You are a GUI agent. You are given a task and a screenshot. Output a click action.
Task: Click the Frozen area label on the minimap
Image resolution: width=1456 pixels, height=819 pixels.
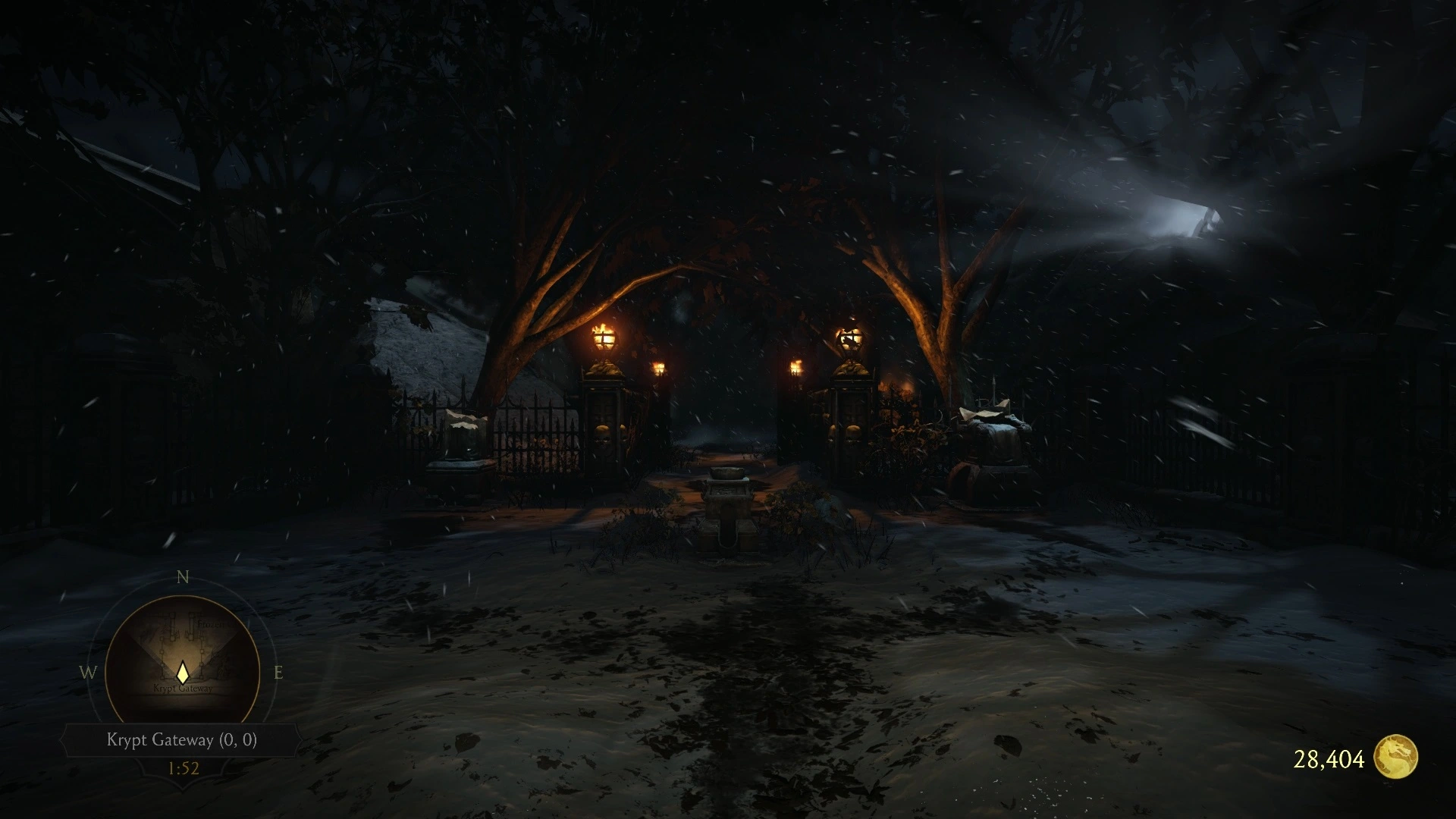(x=214, y=623)
